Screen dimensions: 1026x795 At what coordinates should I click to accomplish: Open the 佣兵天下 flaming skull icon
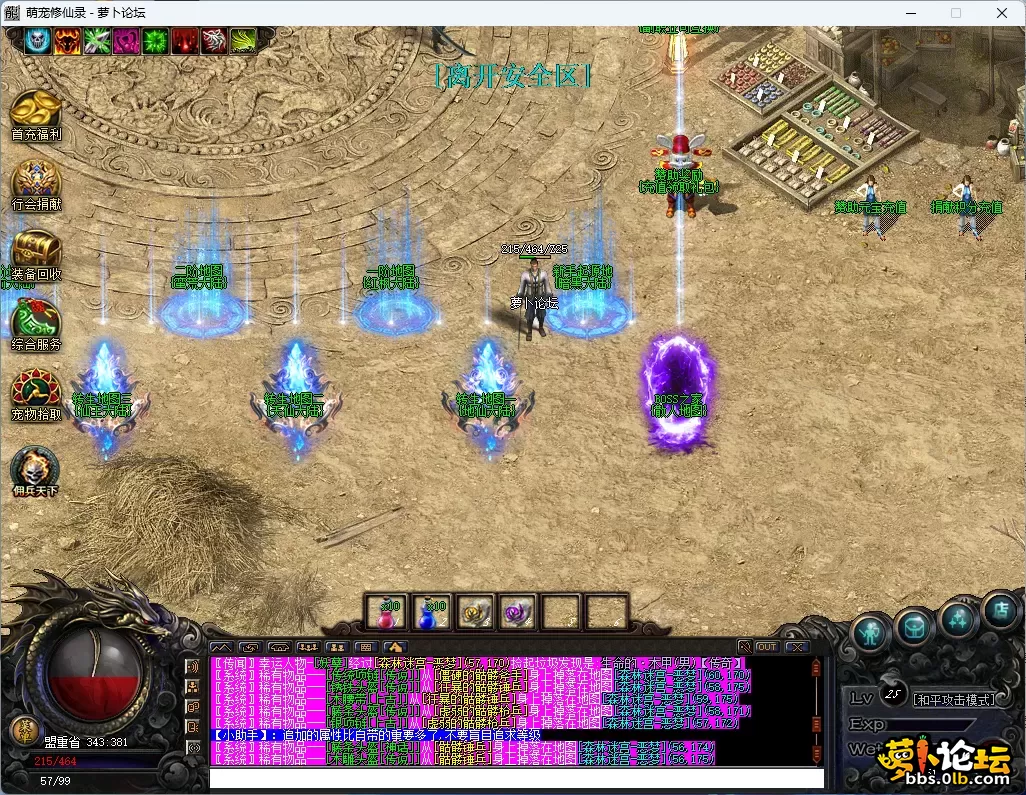[36, 469]
